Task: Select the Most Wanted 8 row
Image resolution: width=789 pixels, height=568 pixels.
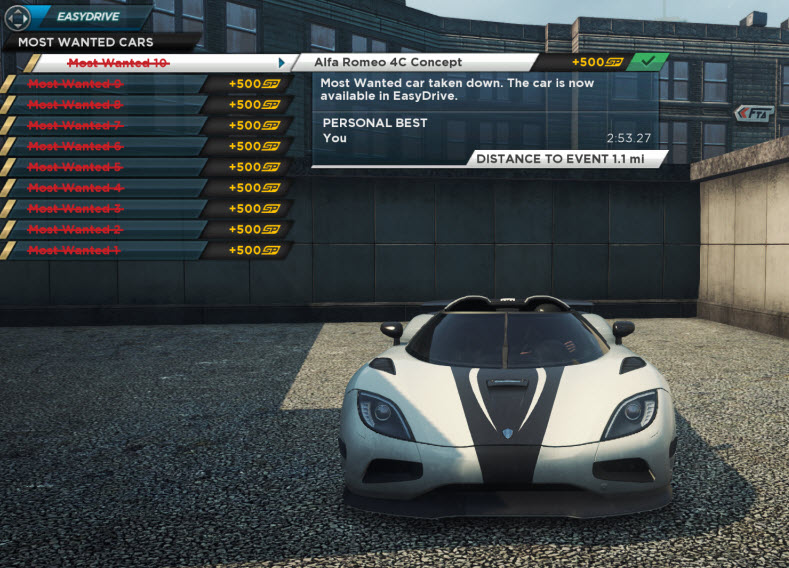Action: 75,105
